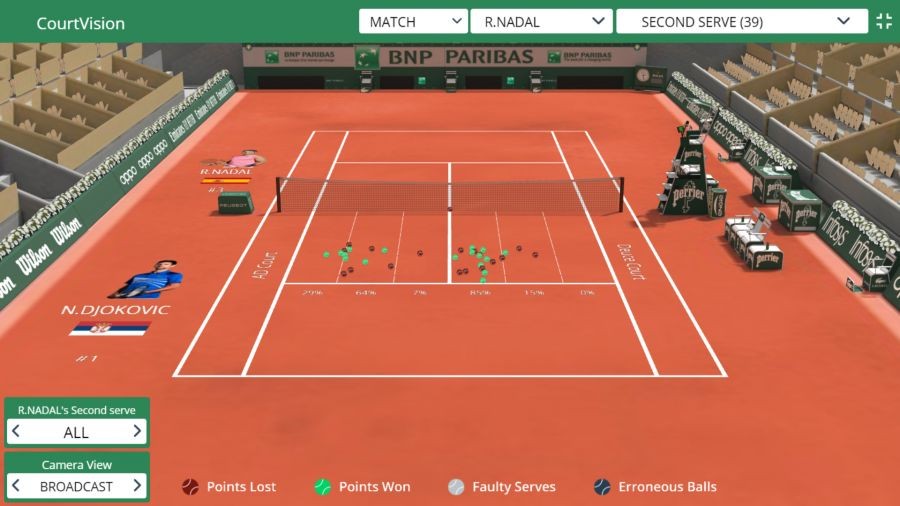Exit fullscreen with the collapse icon

click(x=884, y=22)
